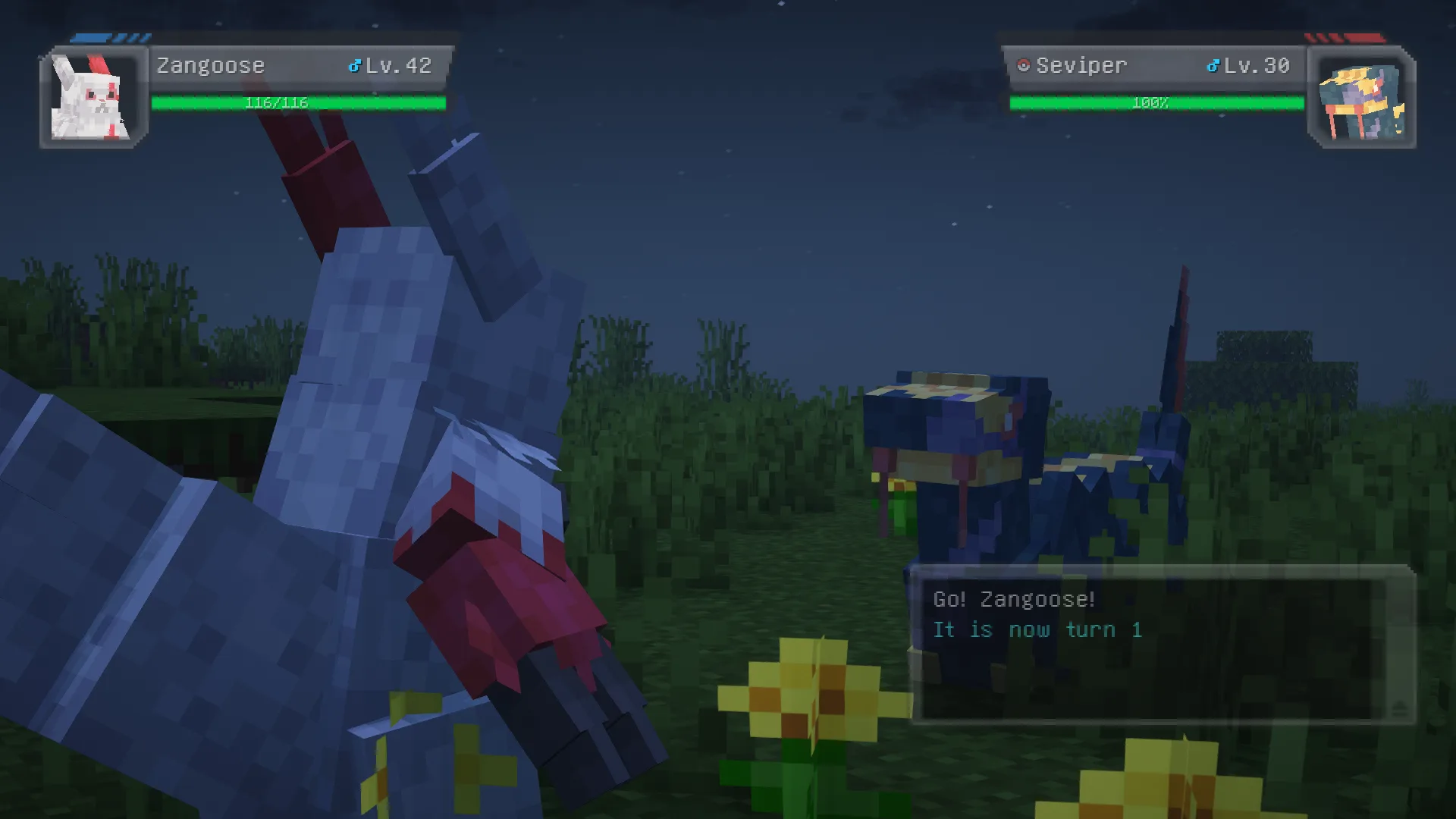The height and width of the screenshot is (819, 1456).
Task: Select Zangoose's male gender symbol
Action: (353, 66)
